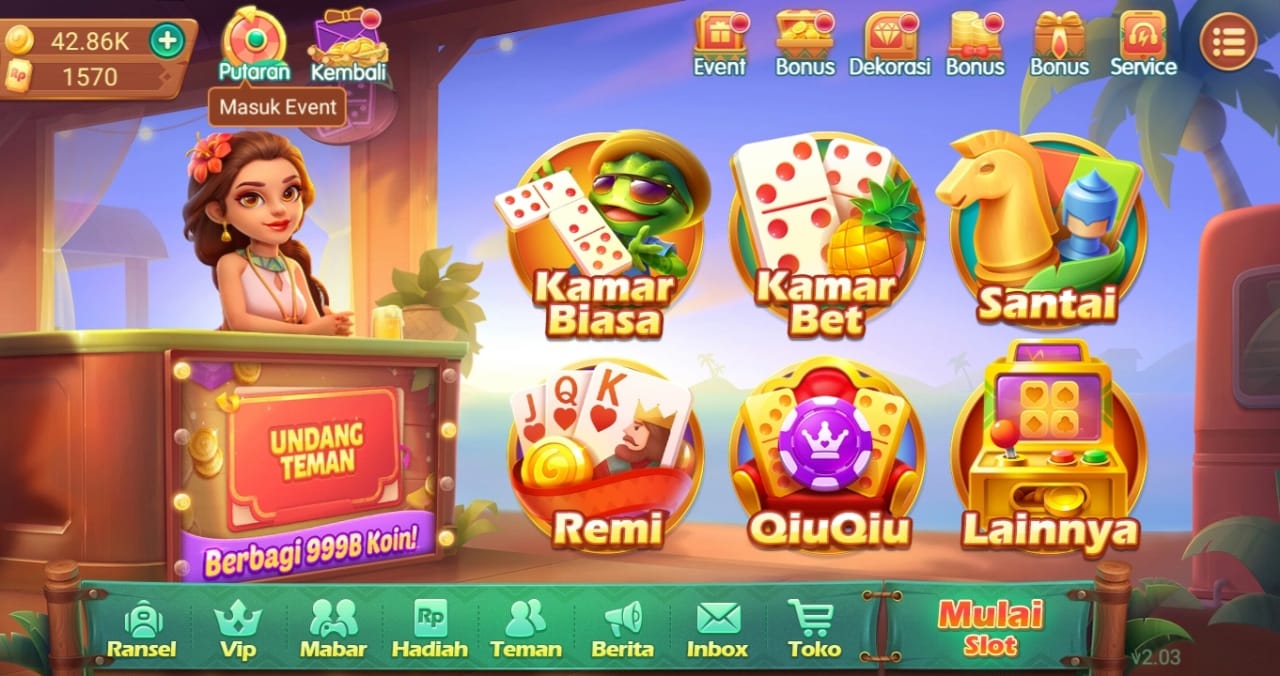Check the Inbox envelope
1280x676 pixels.
pyautogui.click(x=717, y=630)
